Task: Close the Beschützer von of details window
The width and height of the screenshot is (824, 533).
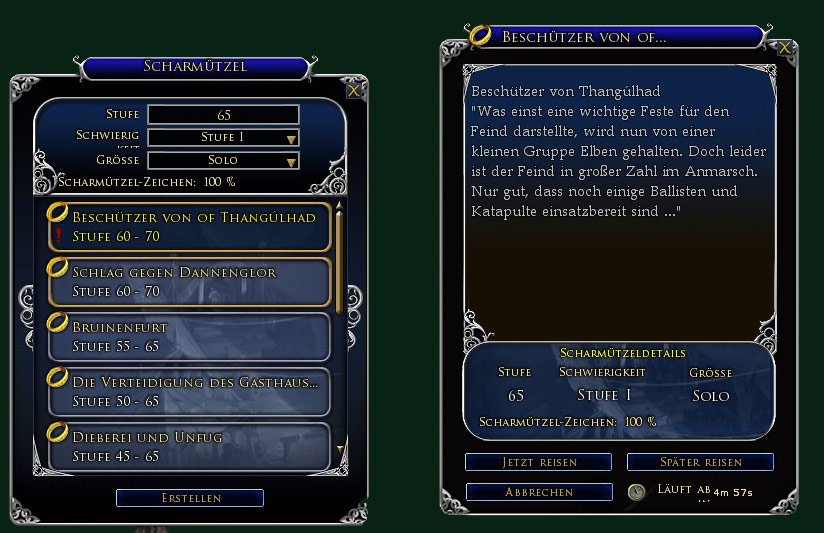Action: point(786,47)
